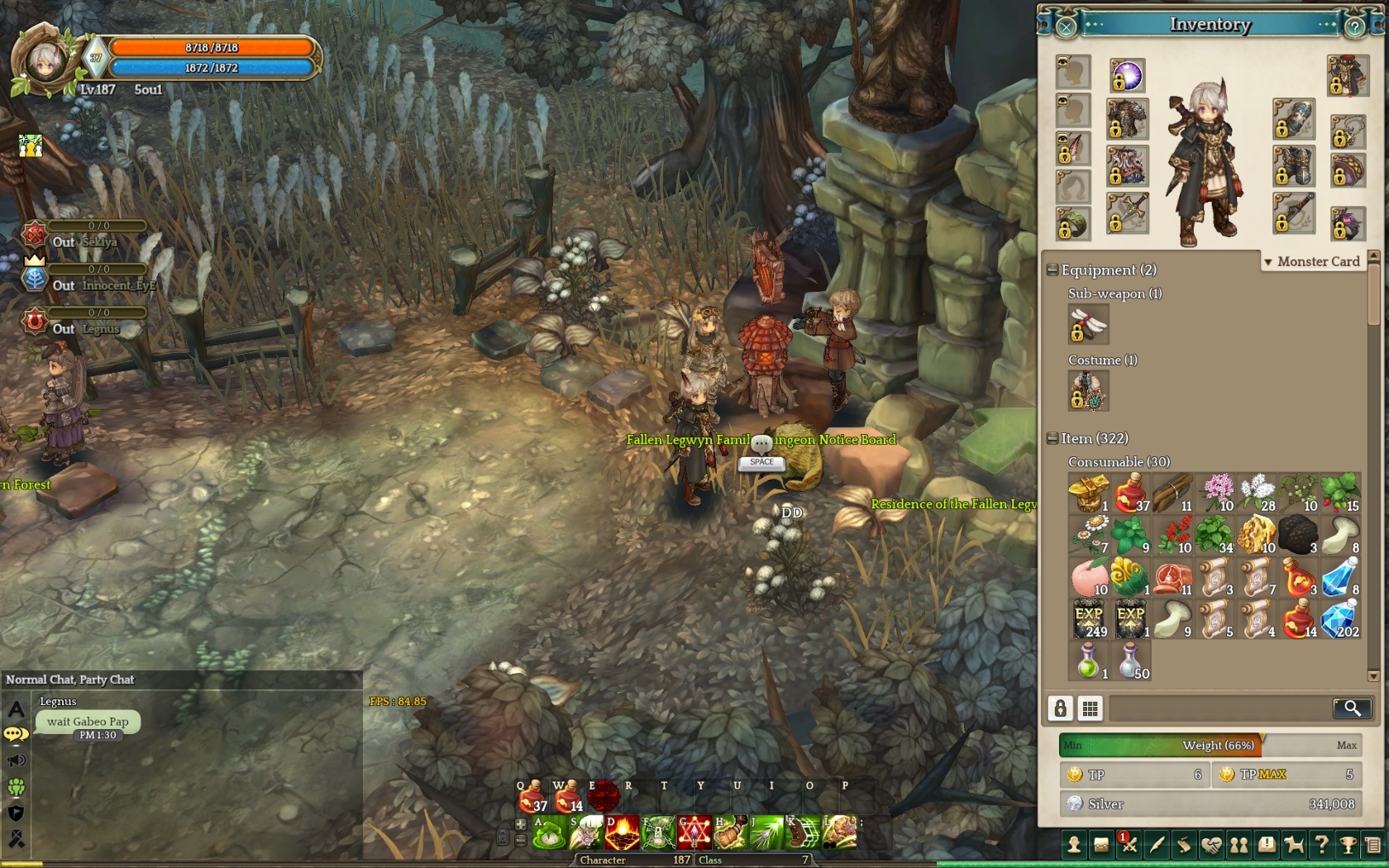The height and width of the screenshot is (868, 1389).
Task: Open the crossed swords menu with notification
Action: [x=1129, y=845]
